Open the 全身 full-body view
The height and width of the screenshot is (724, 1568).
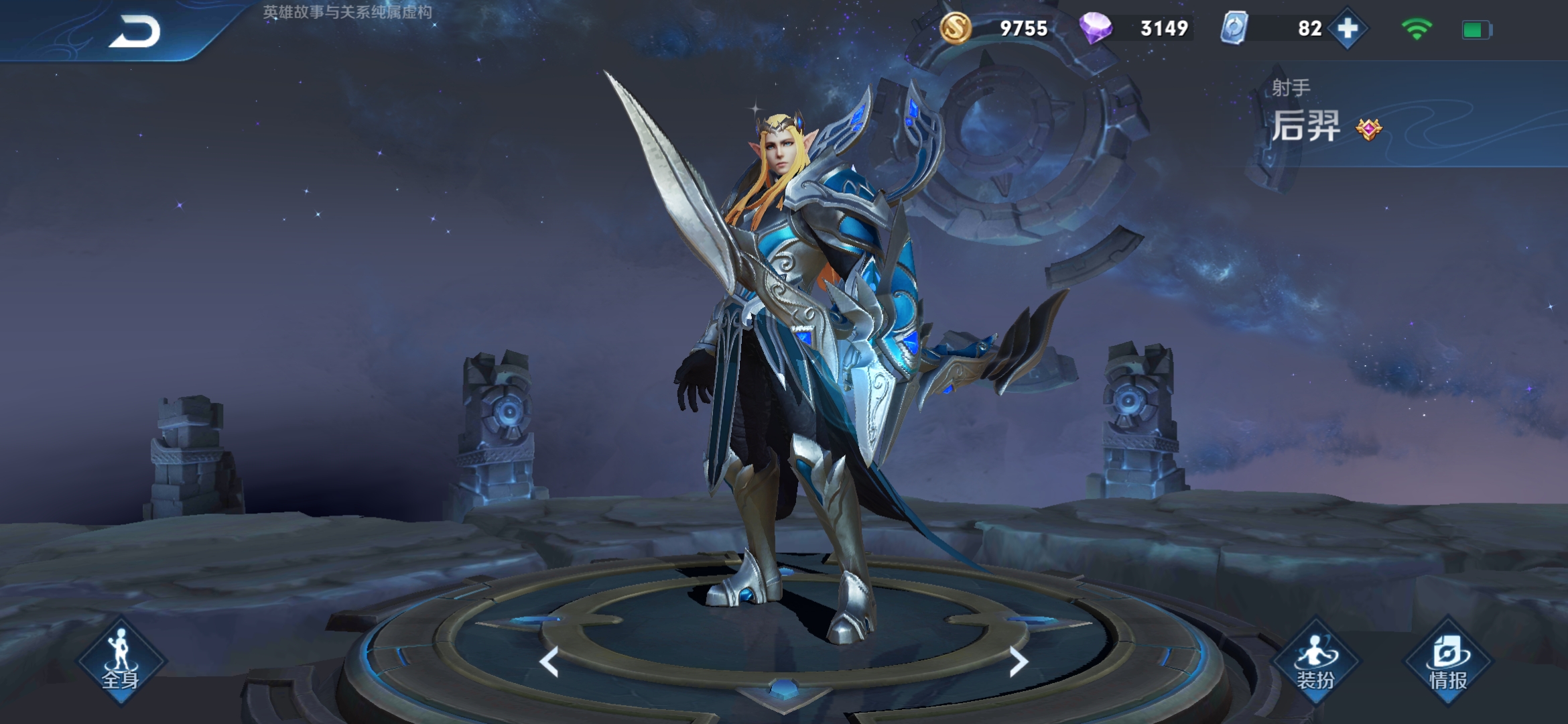click(121, 661)
